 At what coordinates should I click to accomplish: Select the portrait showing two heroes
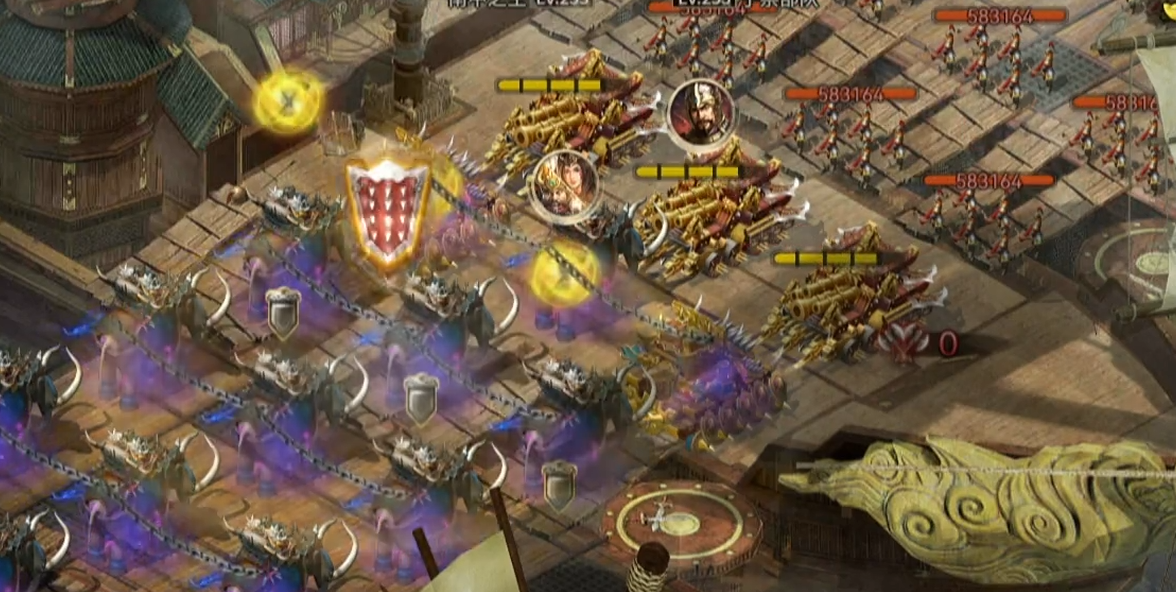coord(563,186)
